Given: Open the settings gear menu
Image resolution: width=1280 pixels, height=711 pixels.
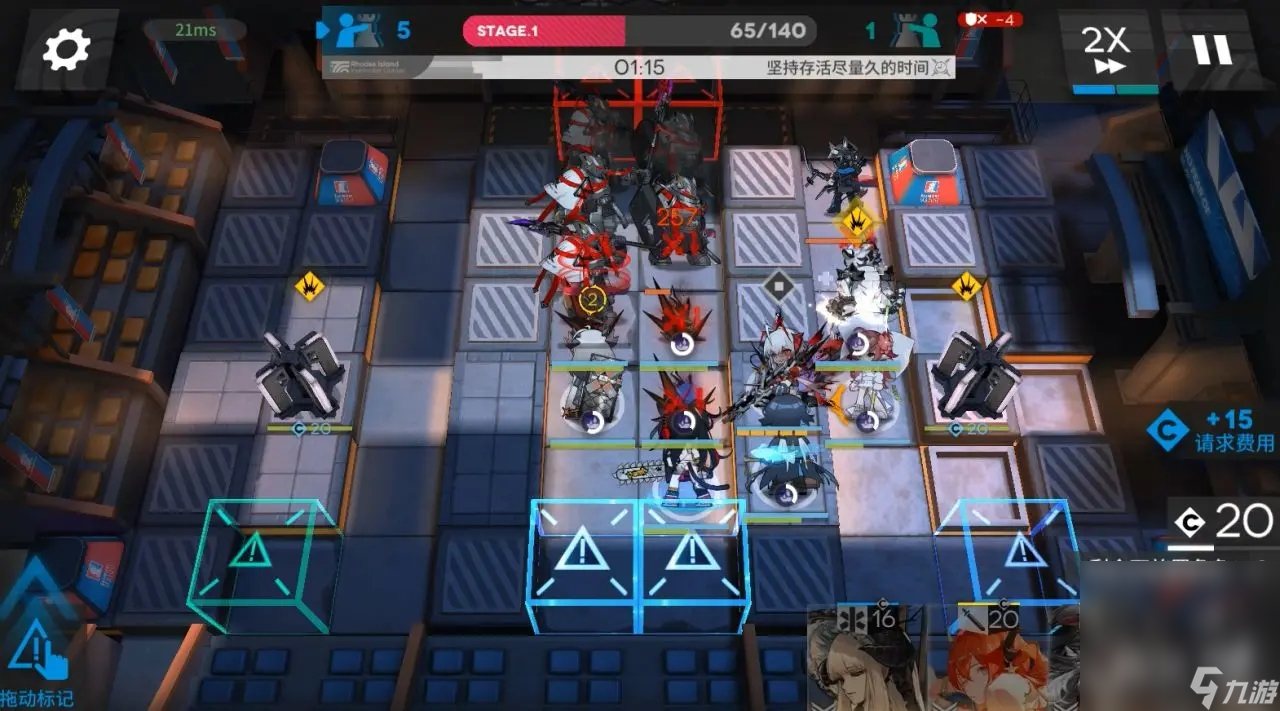Looking at the screenshot, I should tap(67, 49).
